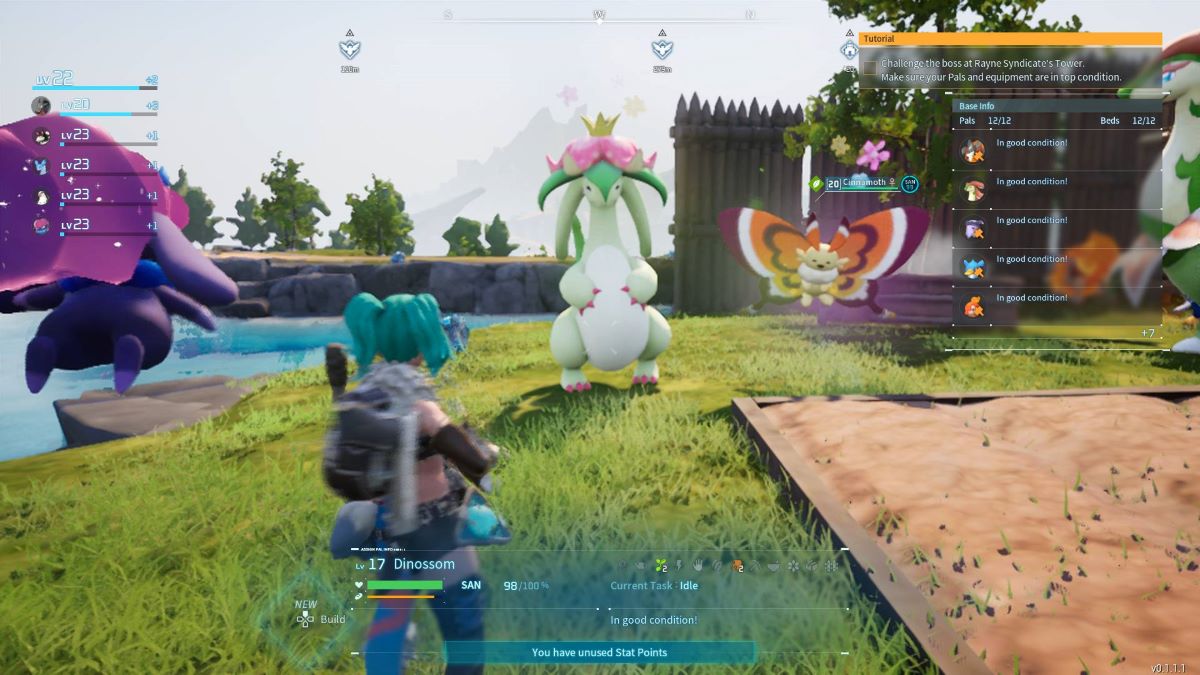Select the Dinossom name in the pal info panel
This screenshot has width=1200, height=675.
(x=424, y=564)
